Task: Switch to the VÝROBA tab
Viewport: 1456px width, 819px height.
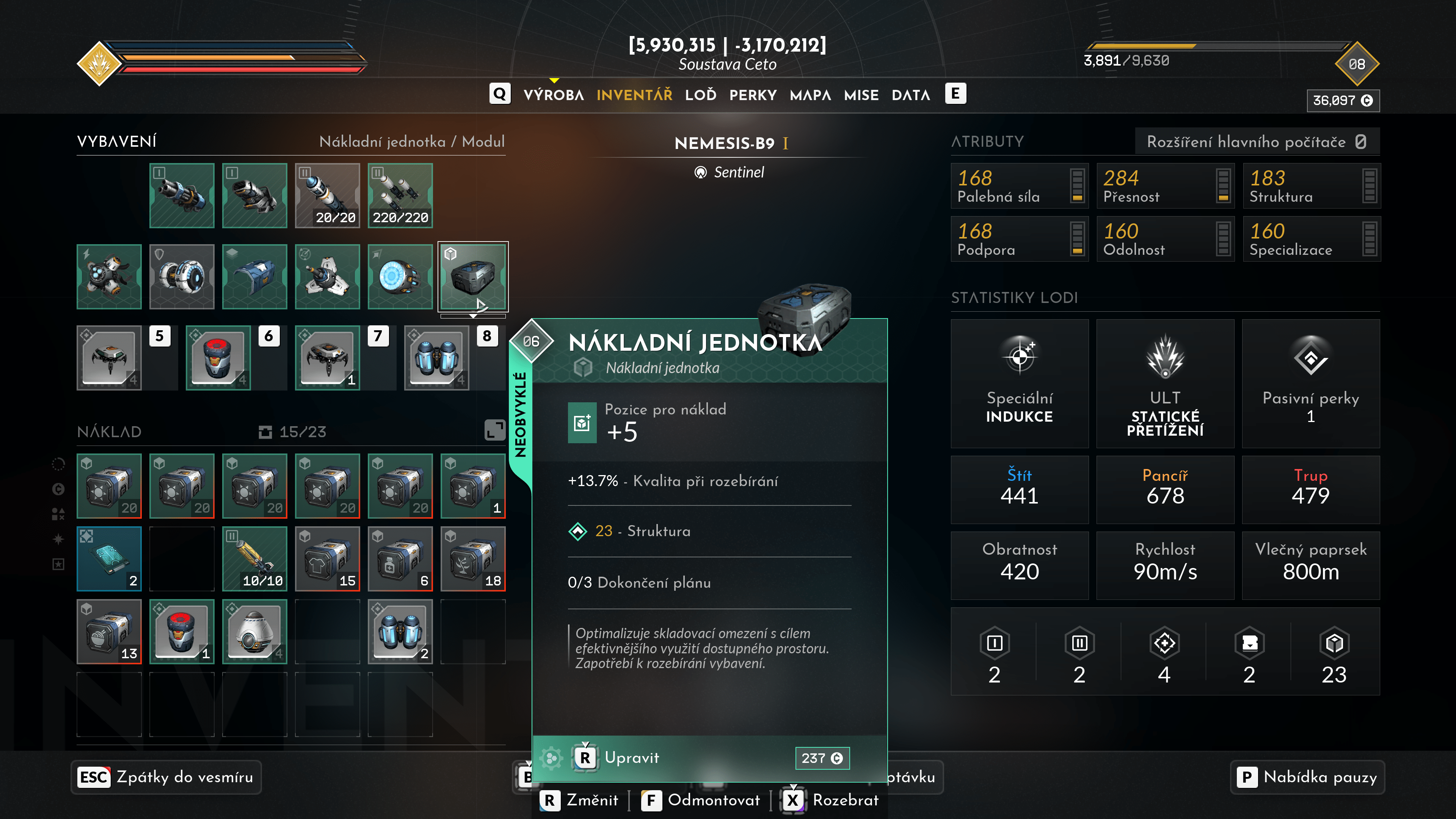Action: [x=553, y=95]
